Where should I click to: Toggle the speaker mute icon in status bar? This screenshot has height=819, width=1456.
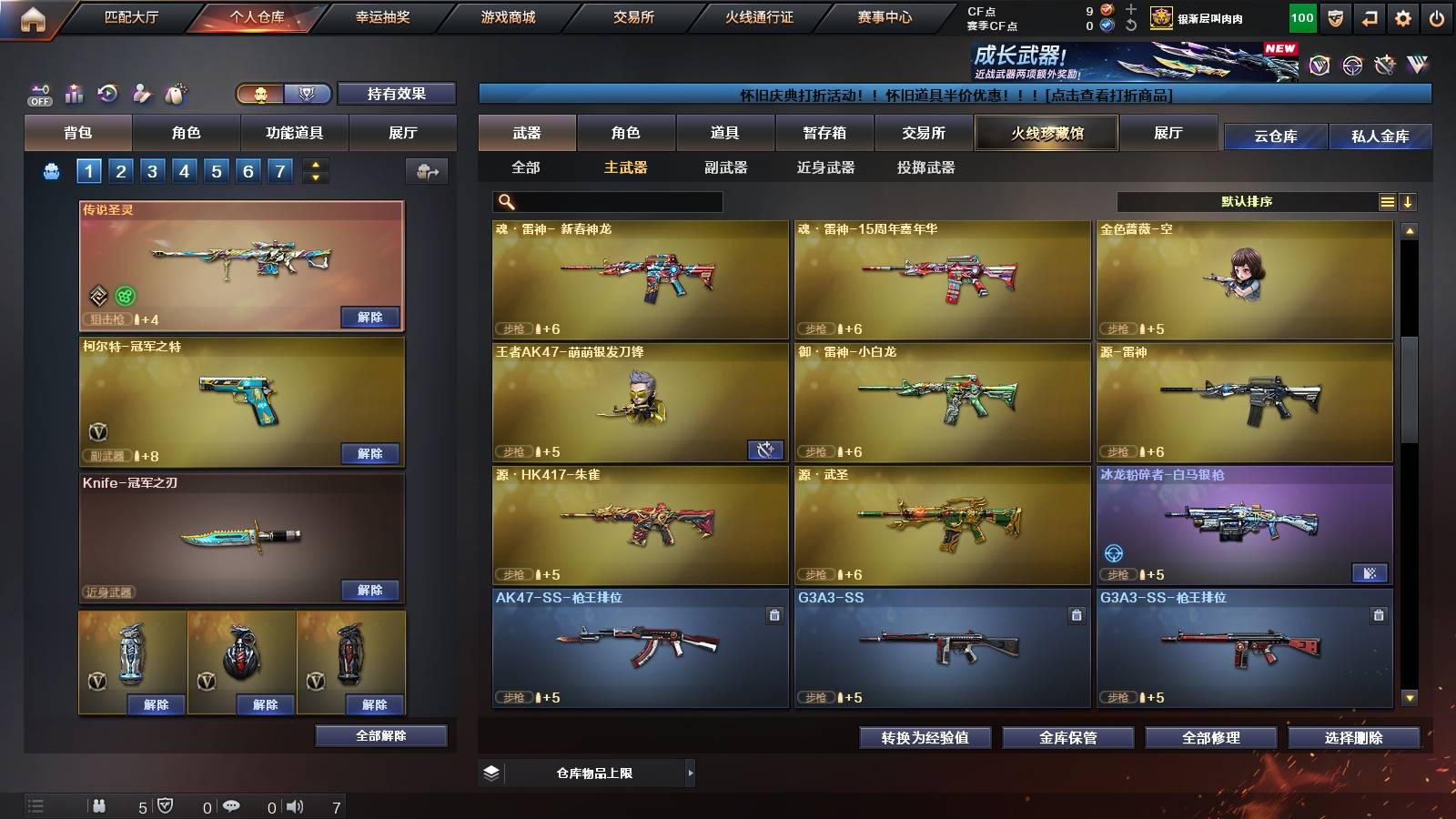pyautogui.click(x=292, y=807)
